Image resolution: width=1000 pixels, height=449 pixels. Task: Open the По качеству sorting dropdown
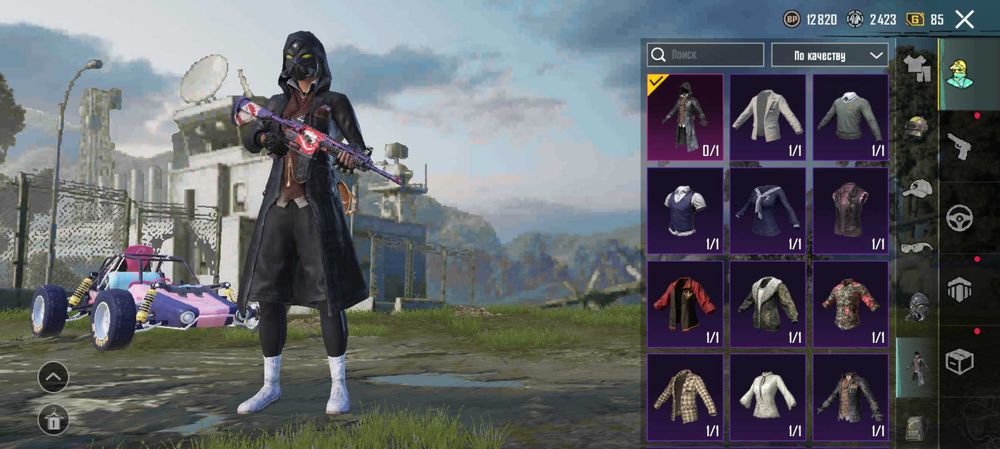[829, 55]
